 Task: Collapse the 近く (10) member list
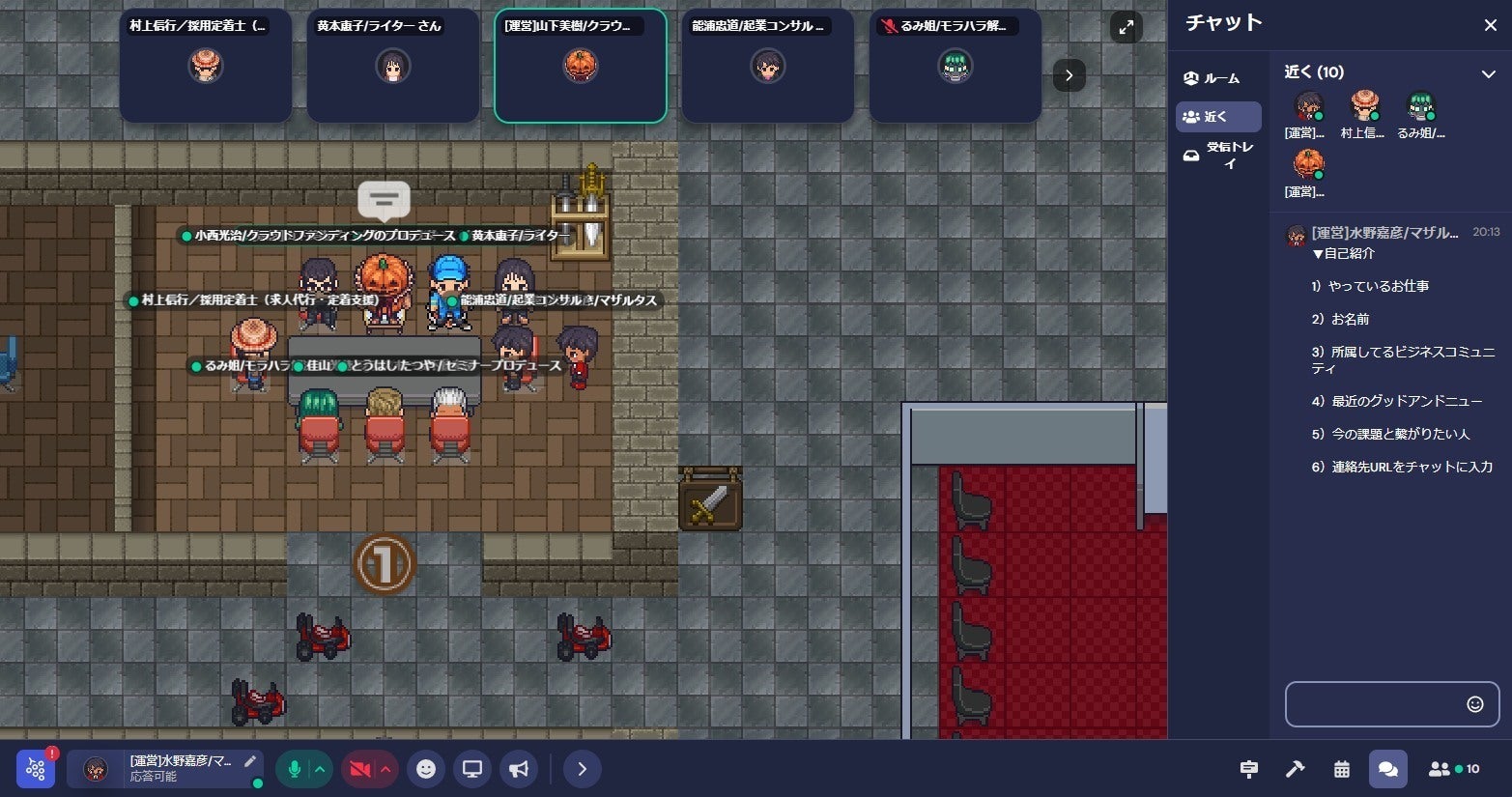(1488, 73)
